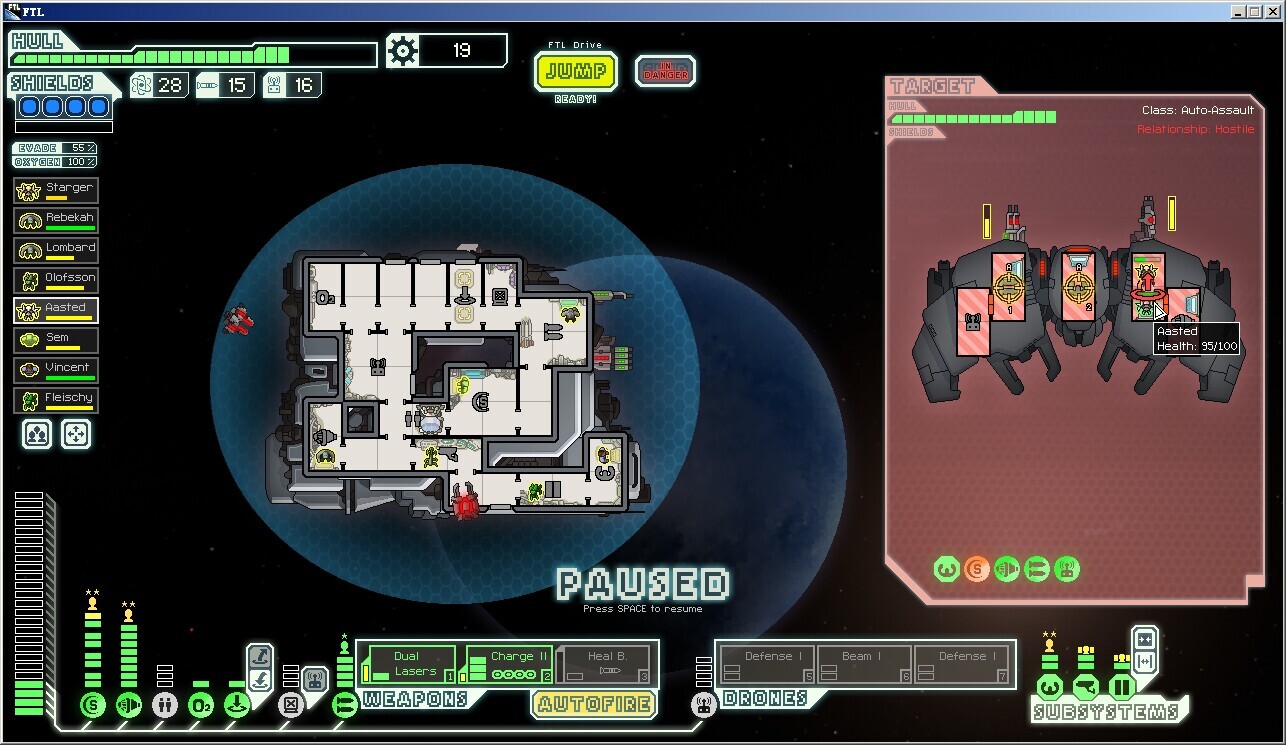Choose Fleischy from the crew list
Screen dimensions: 1286x745
coord(56,400)
